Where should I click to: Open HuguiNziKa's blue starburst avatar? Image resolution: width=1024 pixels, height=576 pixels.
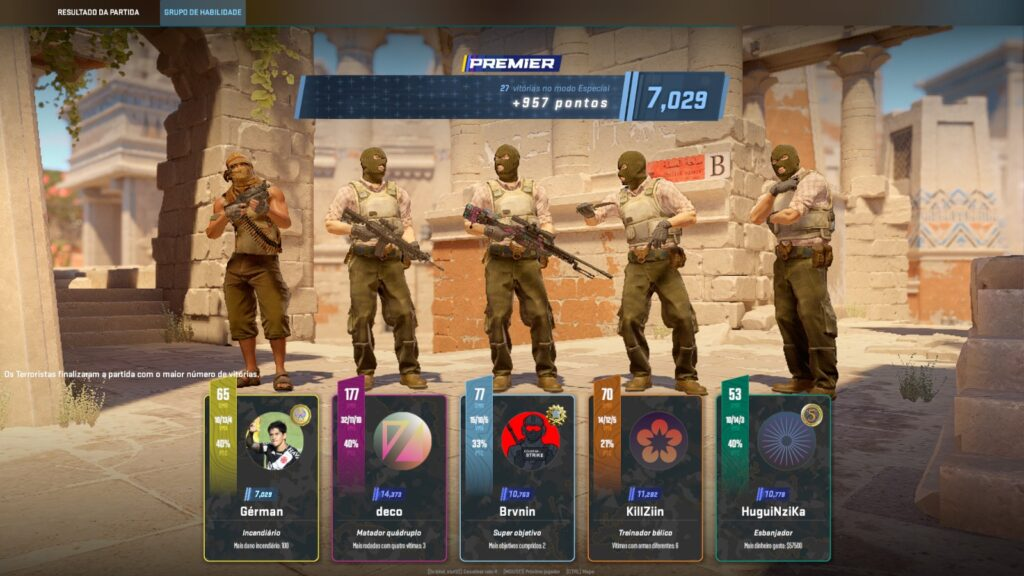coord(786,440)
